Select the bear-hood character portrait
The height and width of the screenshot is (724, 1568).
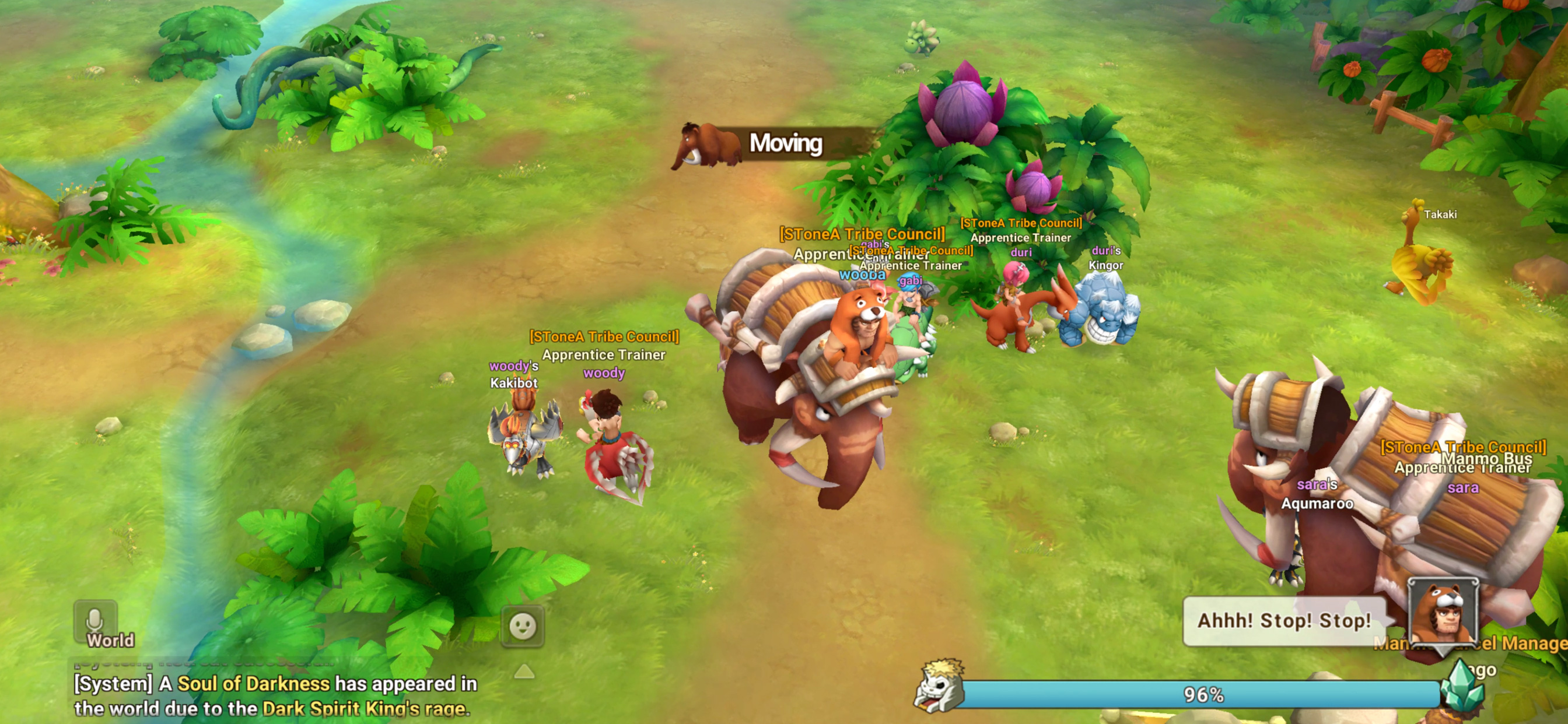[1443, 613]
